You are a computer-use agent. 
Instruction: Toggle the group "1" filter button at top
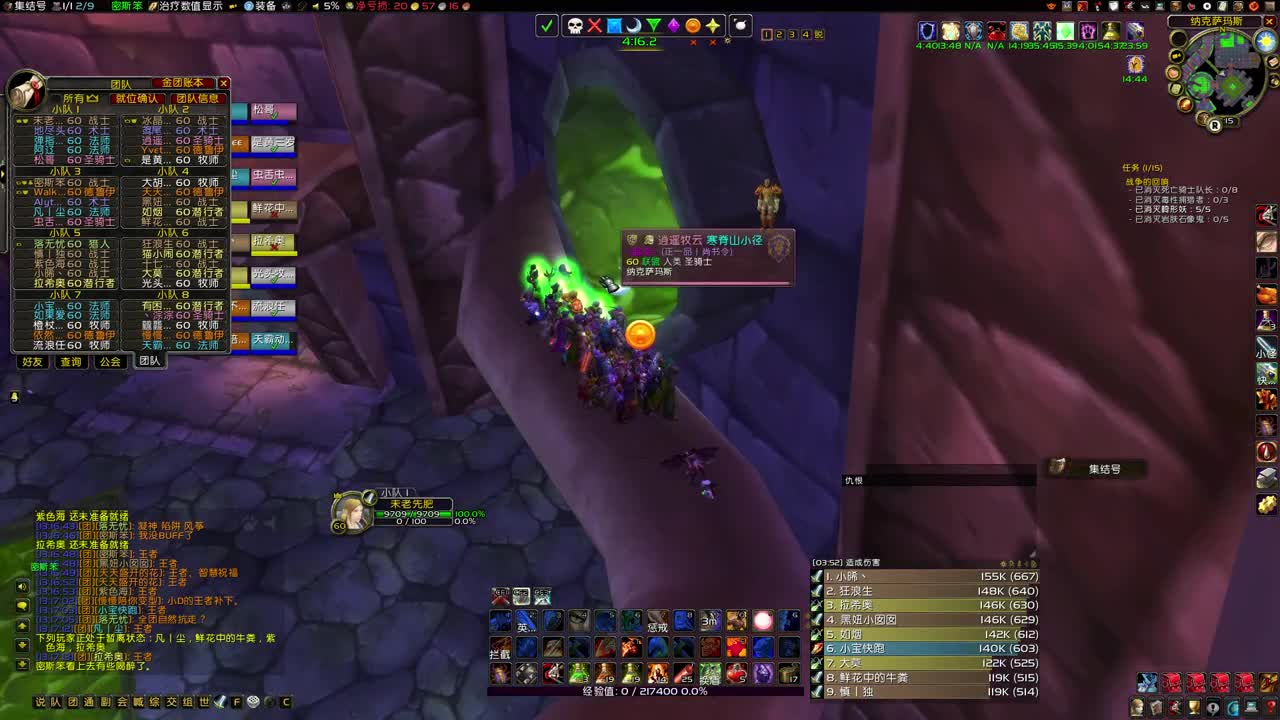coord(766,34)
